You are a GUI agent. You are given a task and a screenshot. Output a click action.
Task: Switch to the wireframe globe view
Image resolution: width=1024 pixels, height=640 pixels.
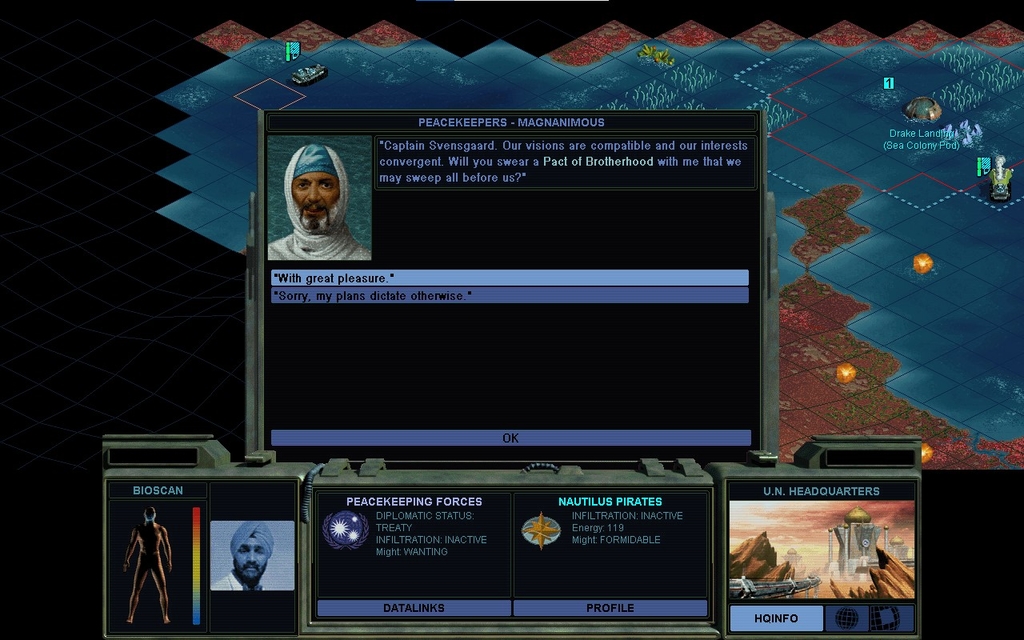846,618
